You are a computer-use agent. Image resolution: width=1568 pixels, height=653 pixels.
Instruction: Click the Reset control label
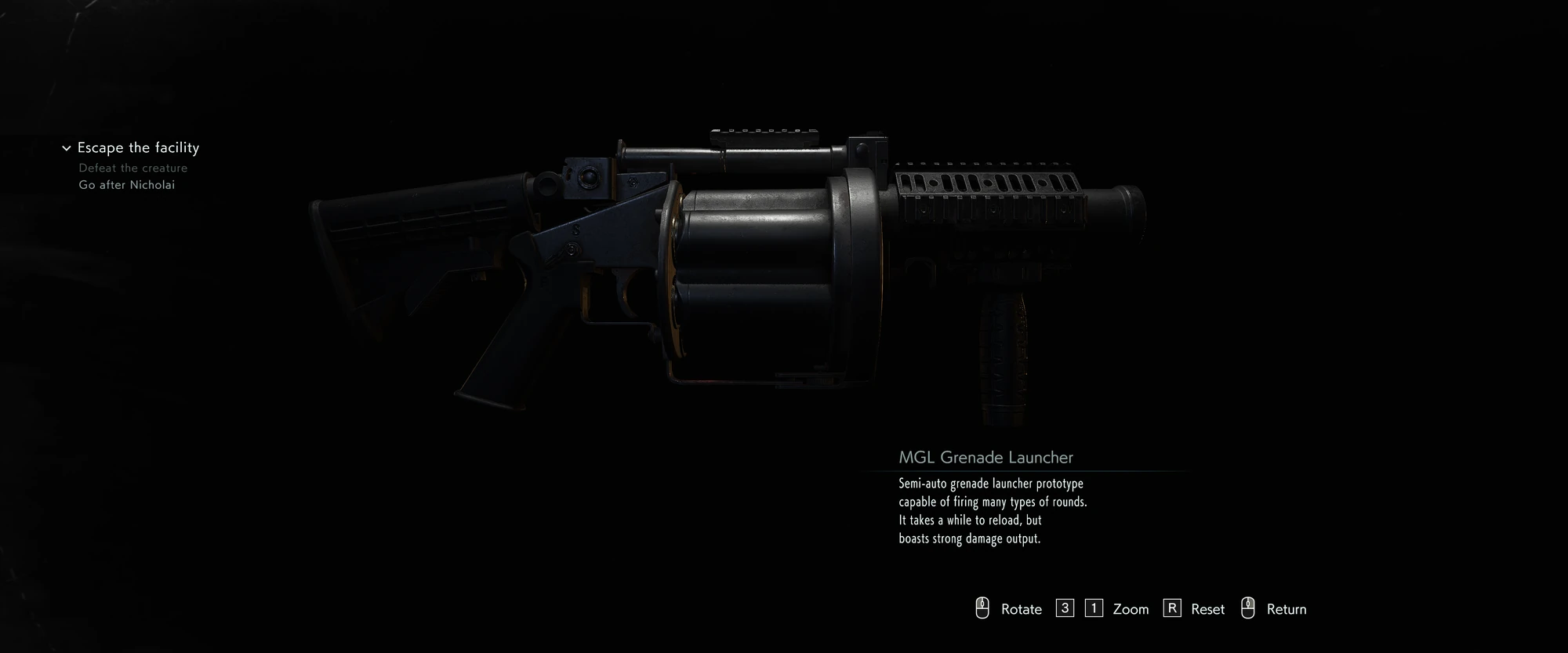[x=1207, y=608]
